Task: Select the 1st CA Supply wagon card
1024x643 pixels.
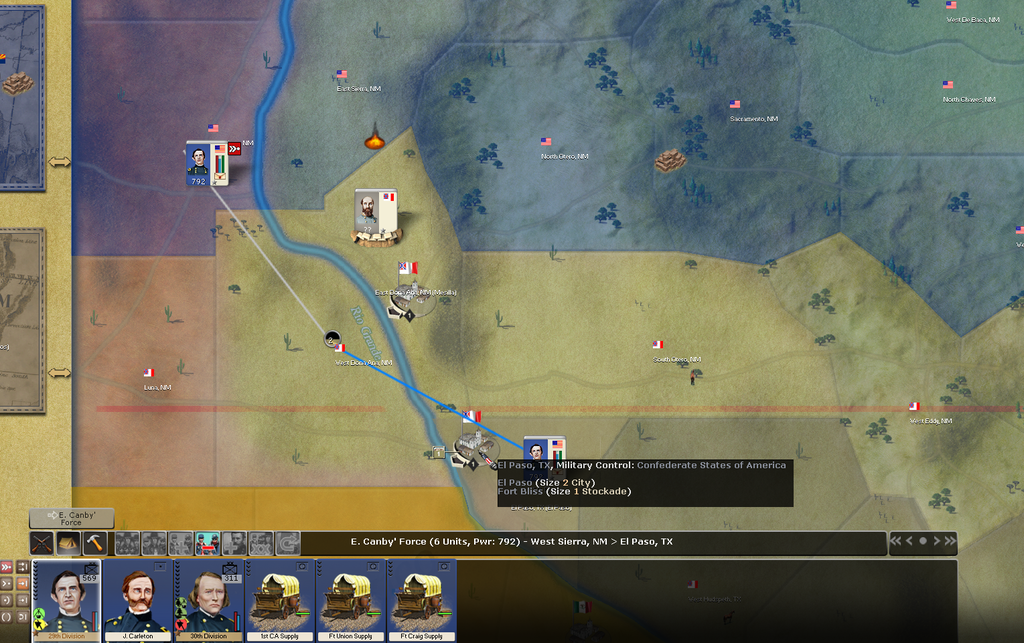Action: click(280, 598)
